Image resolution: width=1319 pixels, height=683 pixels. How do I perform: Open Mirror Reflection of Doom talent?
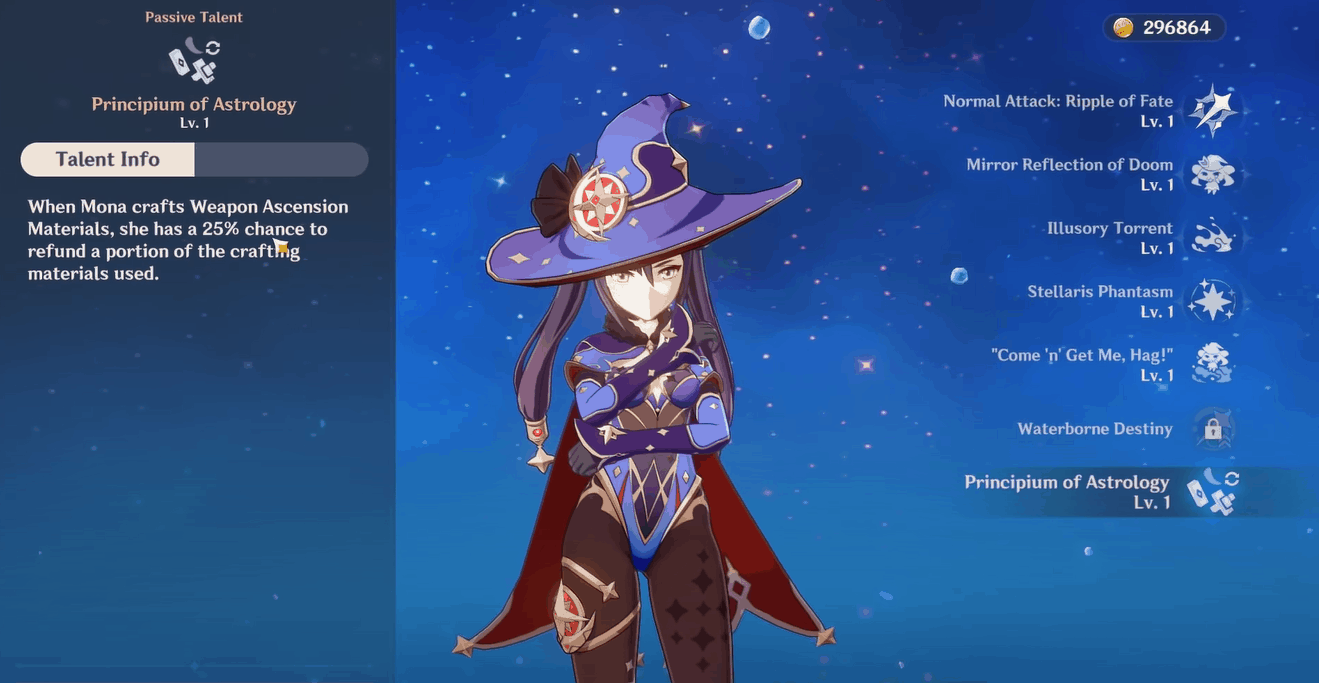(1212, 174)
